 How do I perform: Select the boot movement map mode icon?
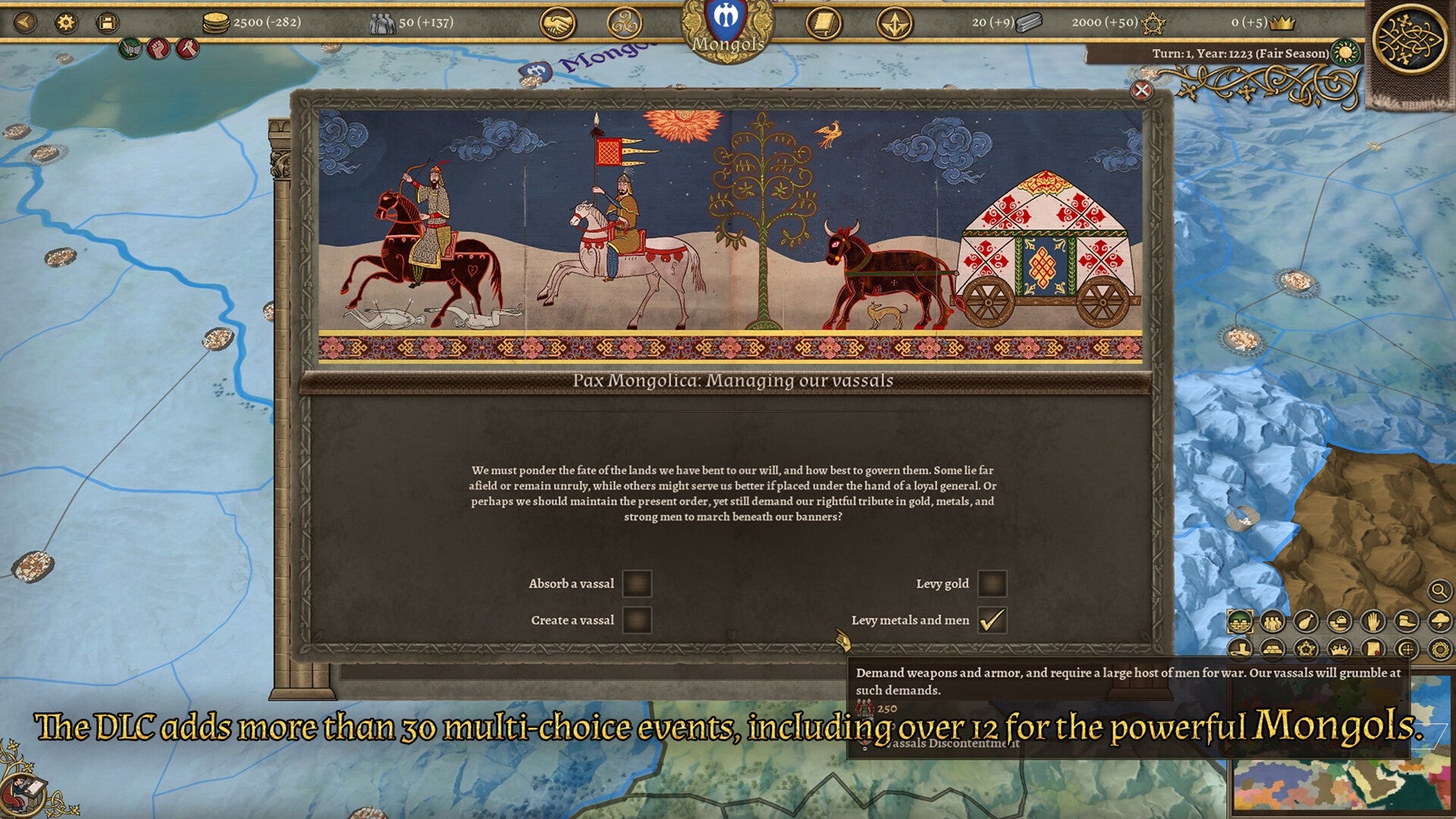[1407, 622]
